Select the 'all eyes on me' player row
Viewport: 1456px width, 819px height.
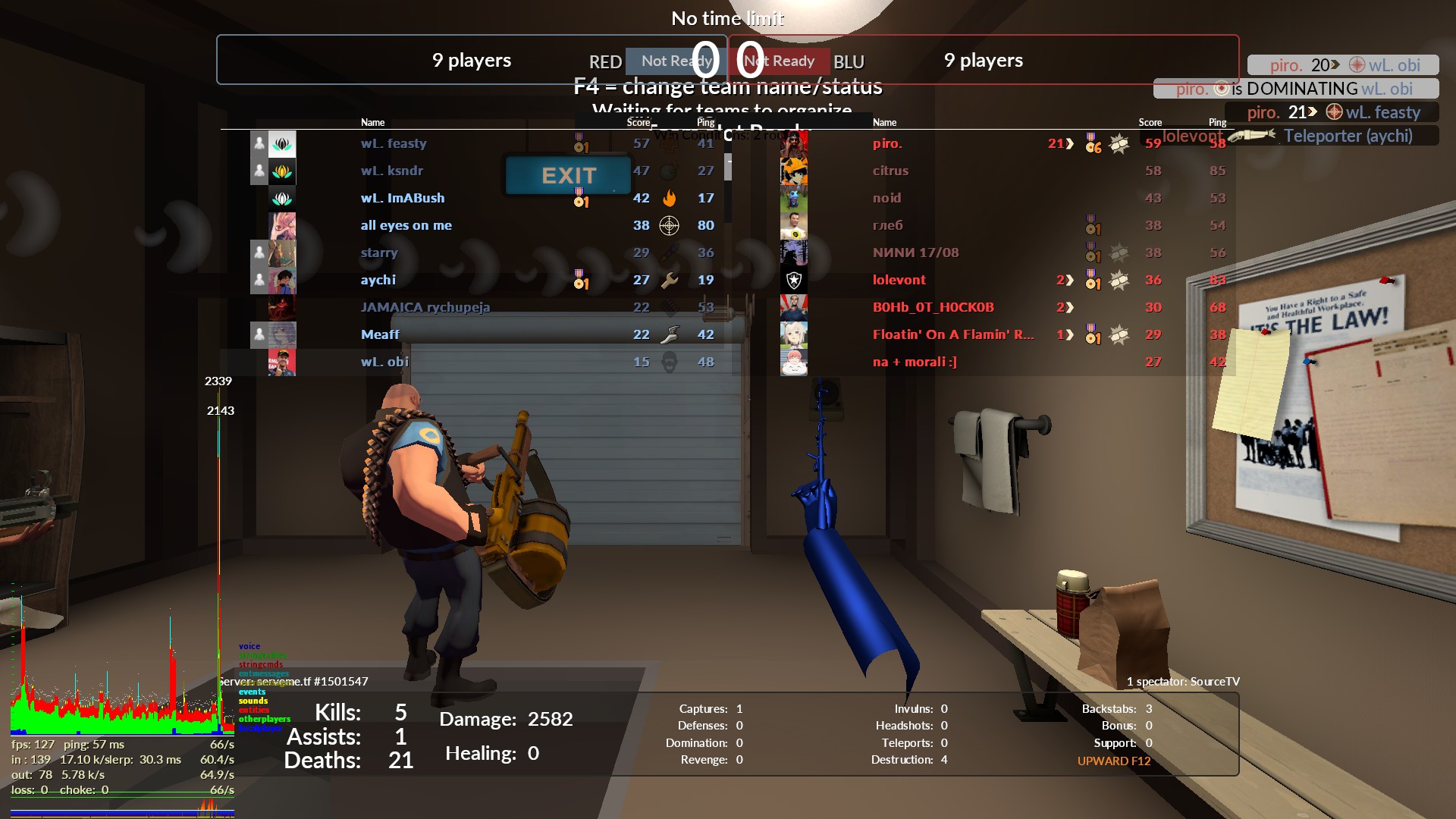click(406, 225)
